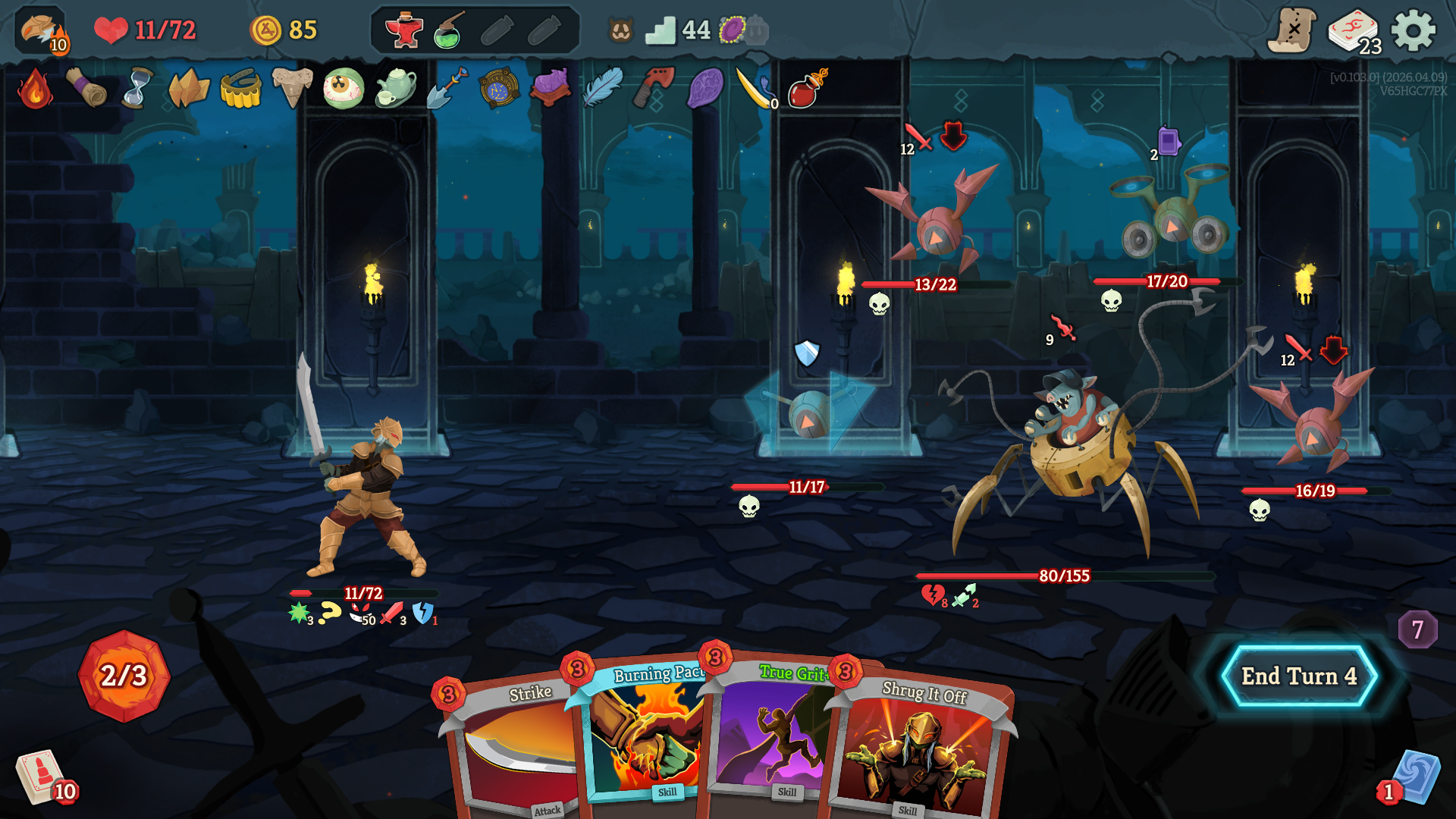This screenshot has width=1456, height=819.
Task: Inspect the hourglass relic
Action: [x=137, y=89]
